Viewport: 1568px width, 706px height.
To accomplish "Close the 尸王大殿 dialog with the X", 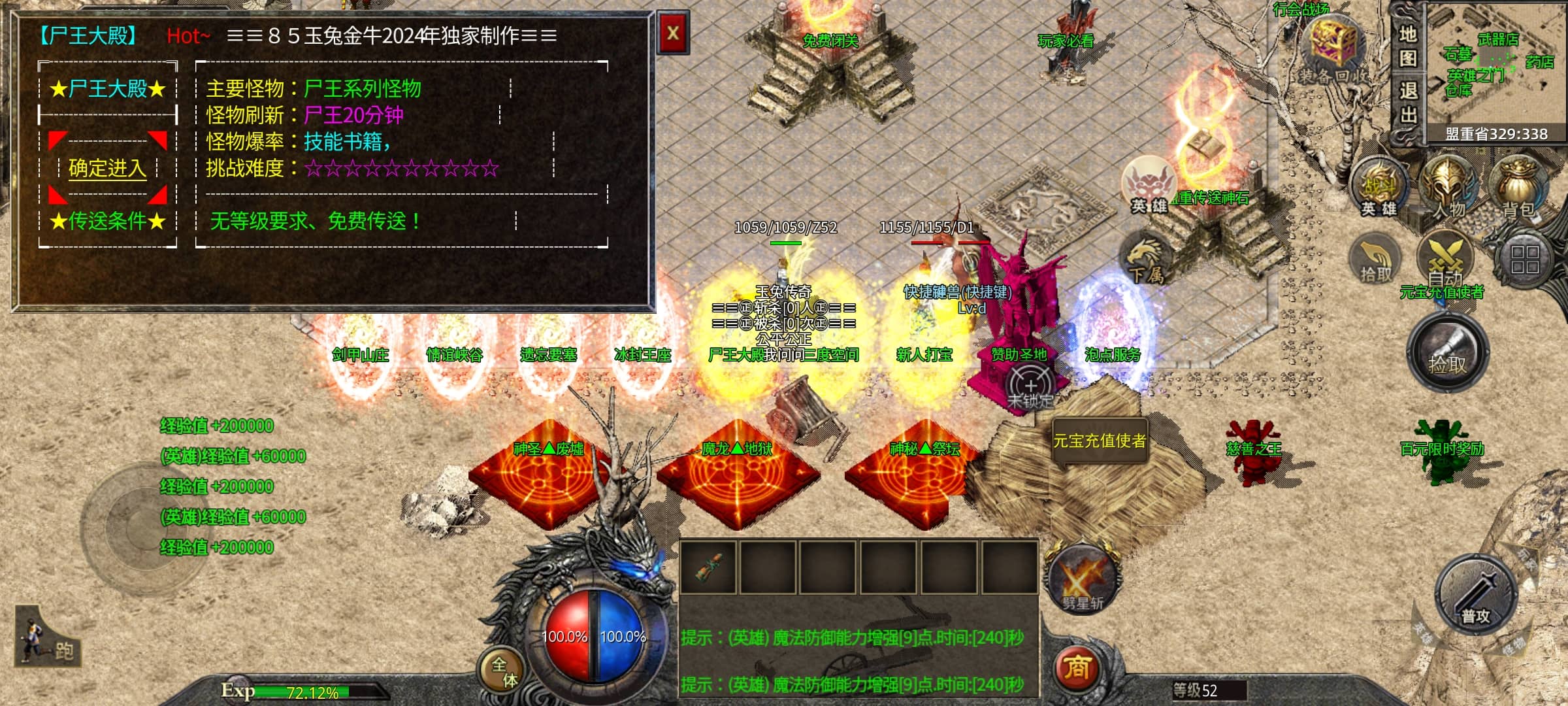I will tap(673, 33).
